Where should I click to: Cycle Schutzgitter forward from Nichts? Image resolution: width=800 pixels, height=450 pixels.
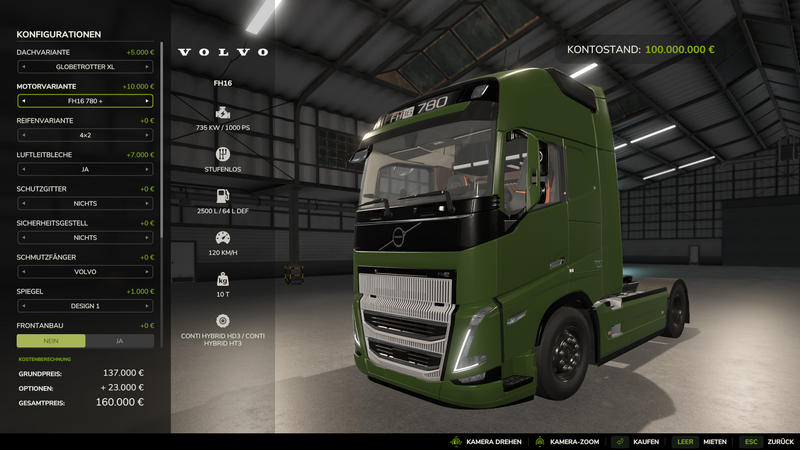(148, 203)
